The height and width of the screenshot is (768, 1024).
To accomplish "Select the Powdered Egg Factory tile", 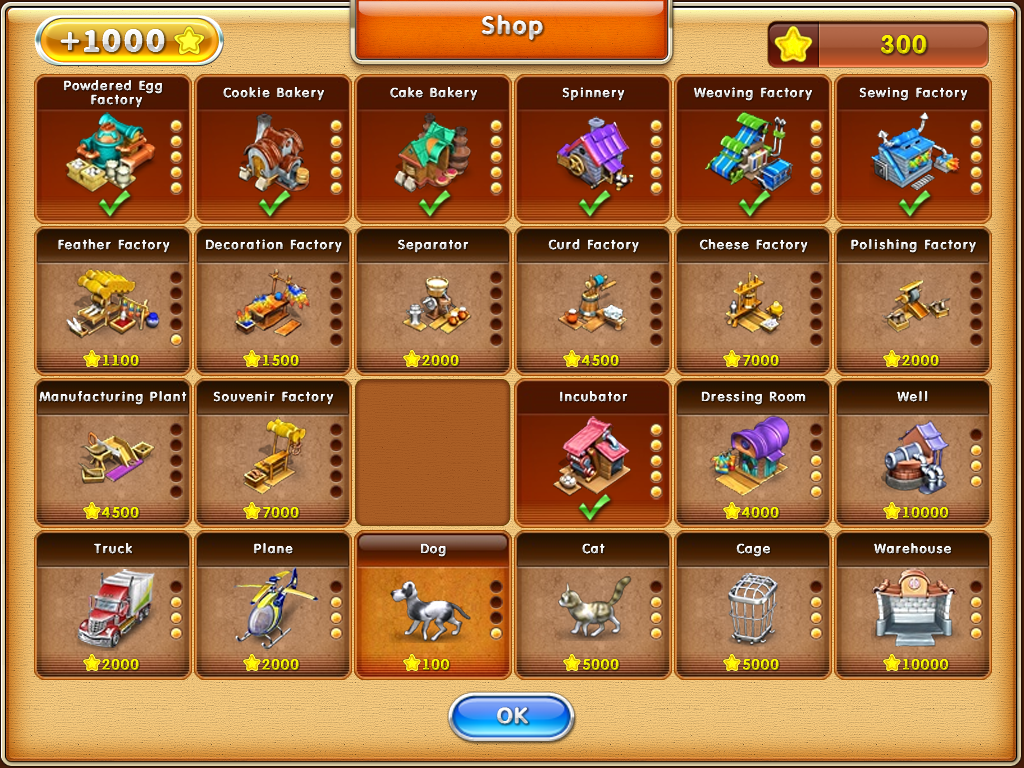I will (113, 150).
